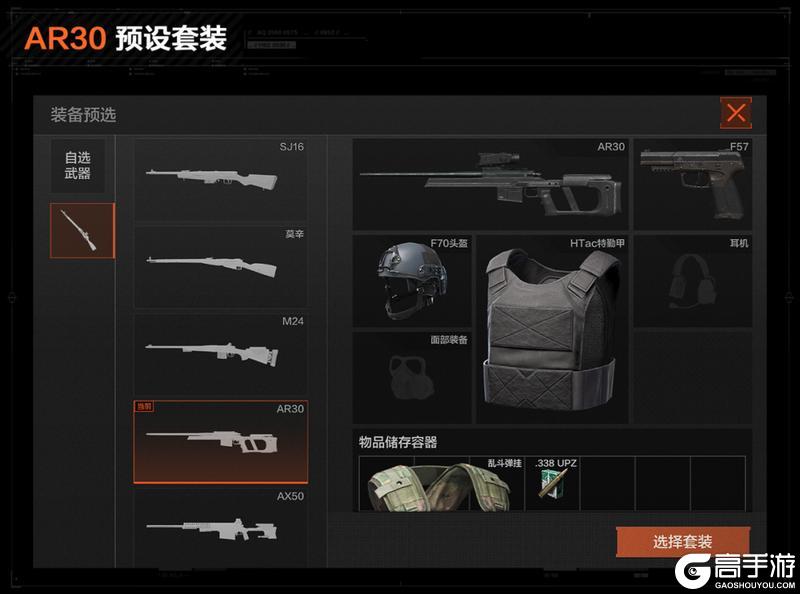800x594 pixels.
Task: Select the .338 UPZ ammo item
Action: tap(553, 484)
